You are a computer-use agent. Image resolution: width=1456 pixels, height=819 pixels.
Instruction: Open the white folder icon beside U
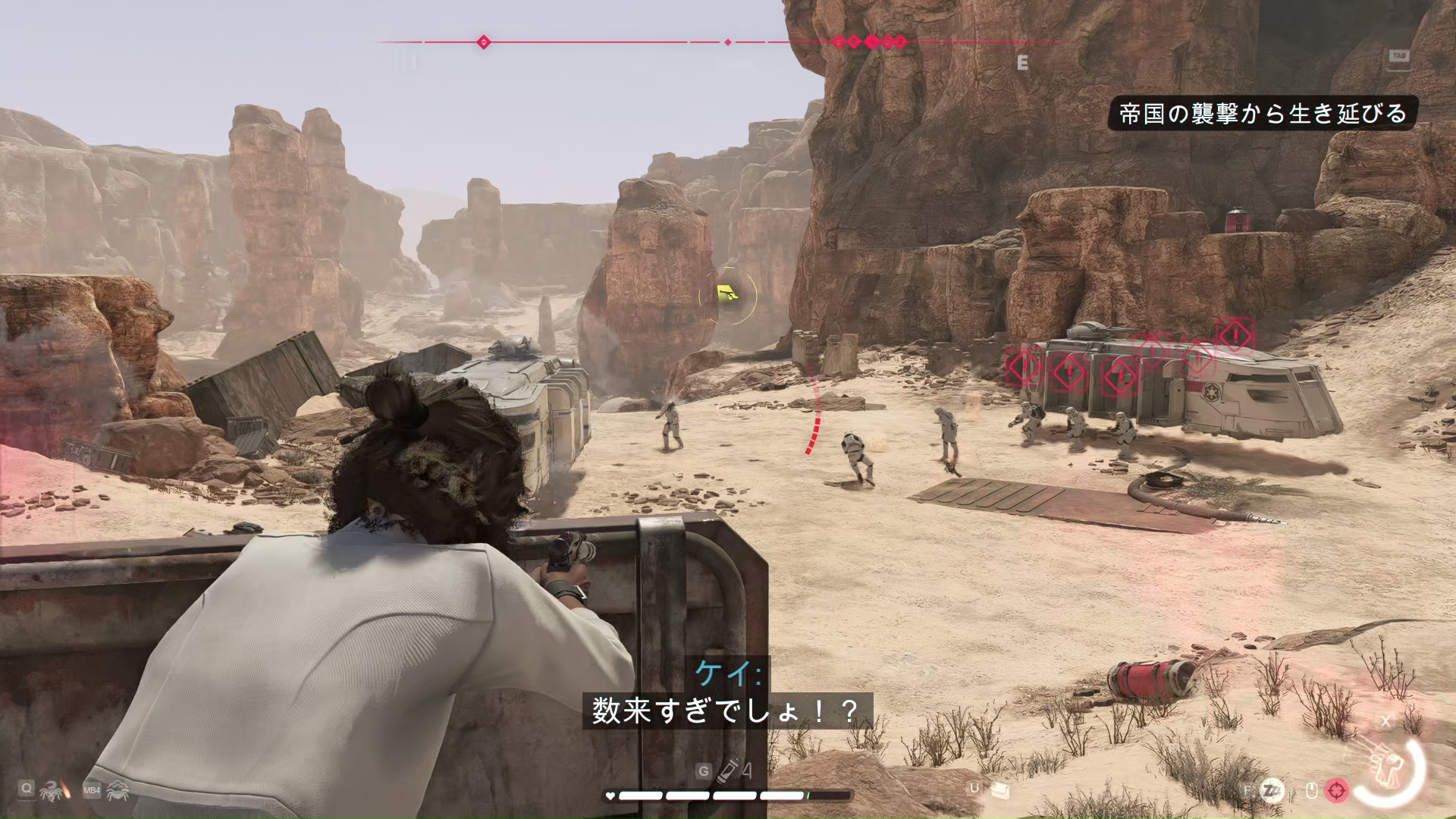pos(999,790)
